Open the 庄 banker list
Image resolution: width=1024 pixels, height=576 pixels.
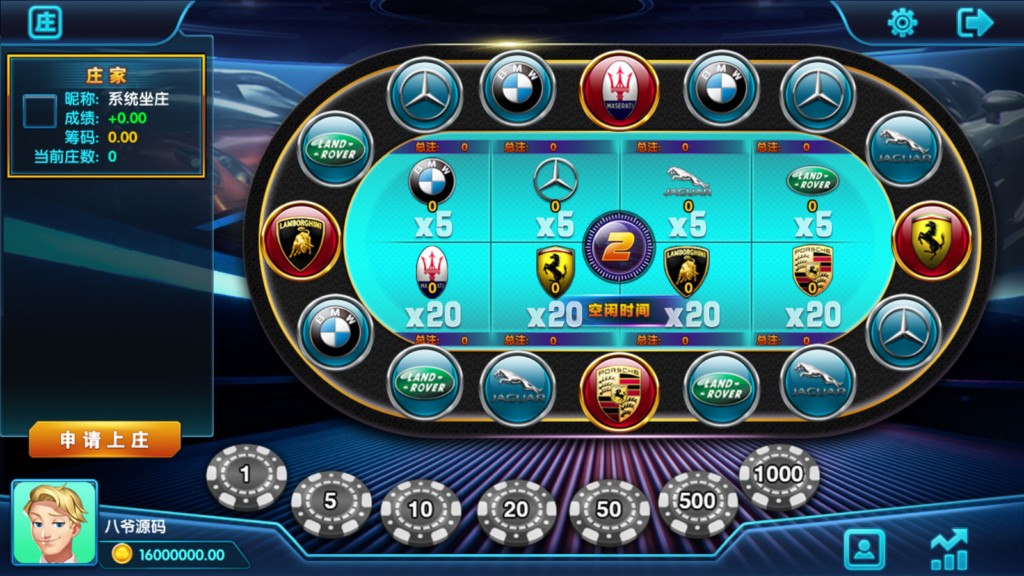pos(45,21)
